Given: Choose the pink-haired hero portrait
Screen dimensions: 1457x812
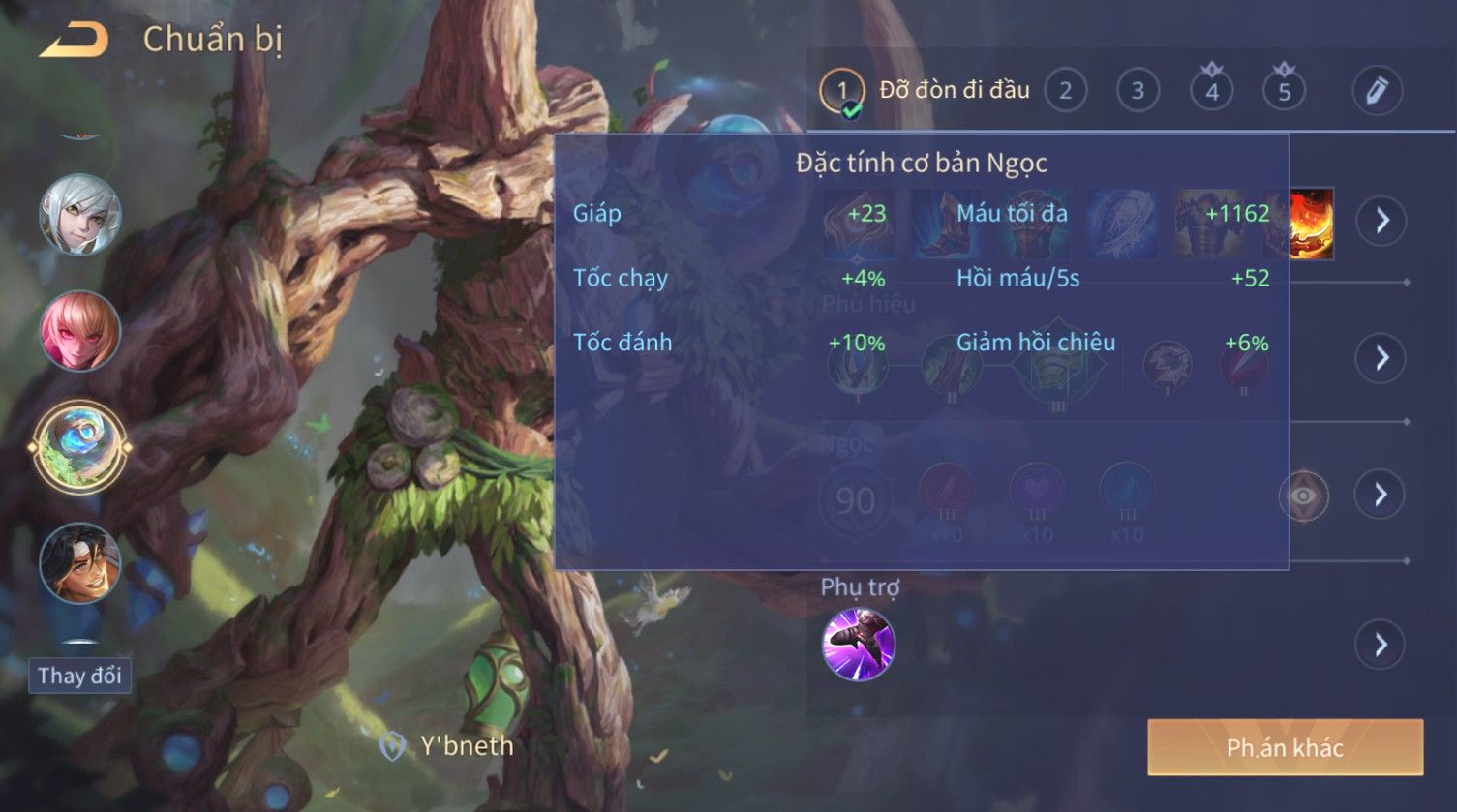Looking at the screenshot, I should [80, 331].
